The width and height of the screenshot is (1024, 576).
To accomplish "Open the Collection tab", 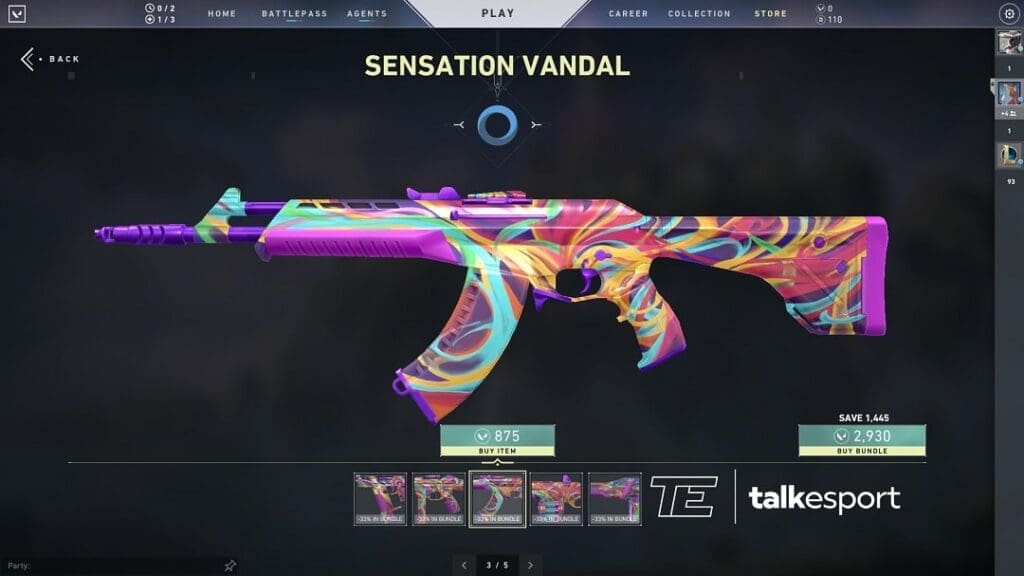I will click(699, 14).
